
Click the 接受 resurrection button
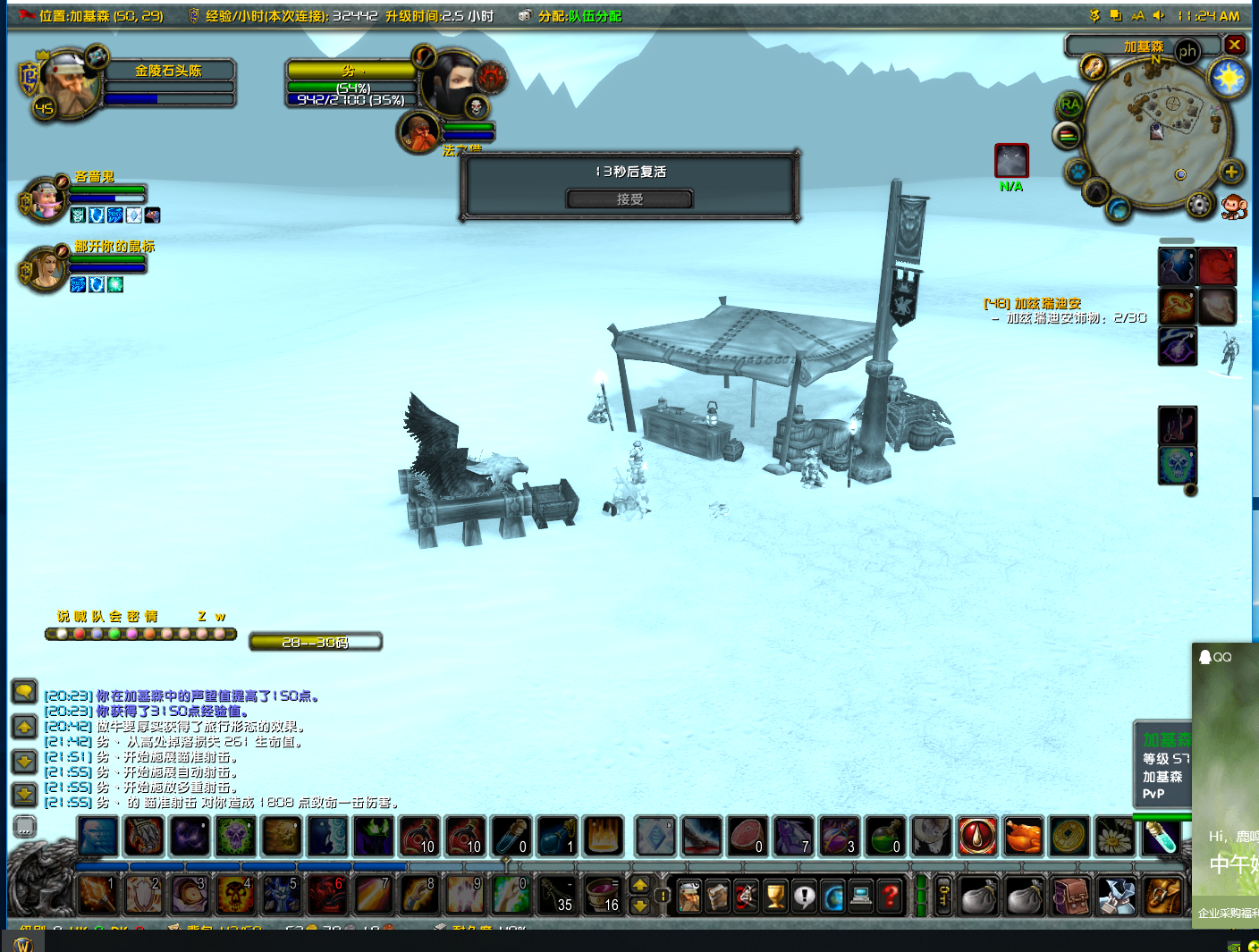pyautogui.click(x=629, y=199)
